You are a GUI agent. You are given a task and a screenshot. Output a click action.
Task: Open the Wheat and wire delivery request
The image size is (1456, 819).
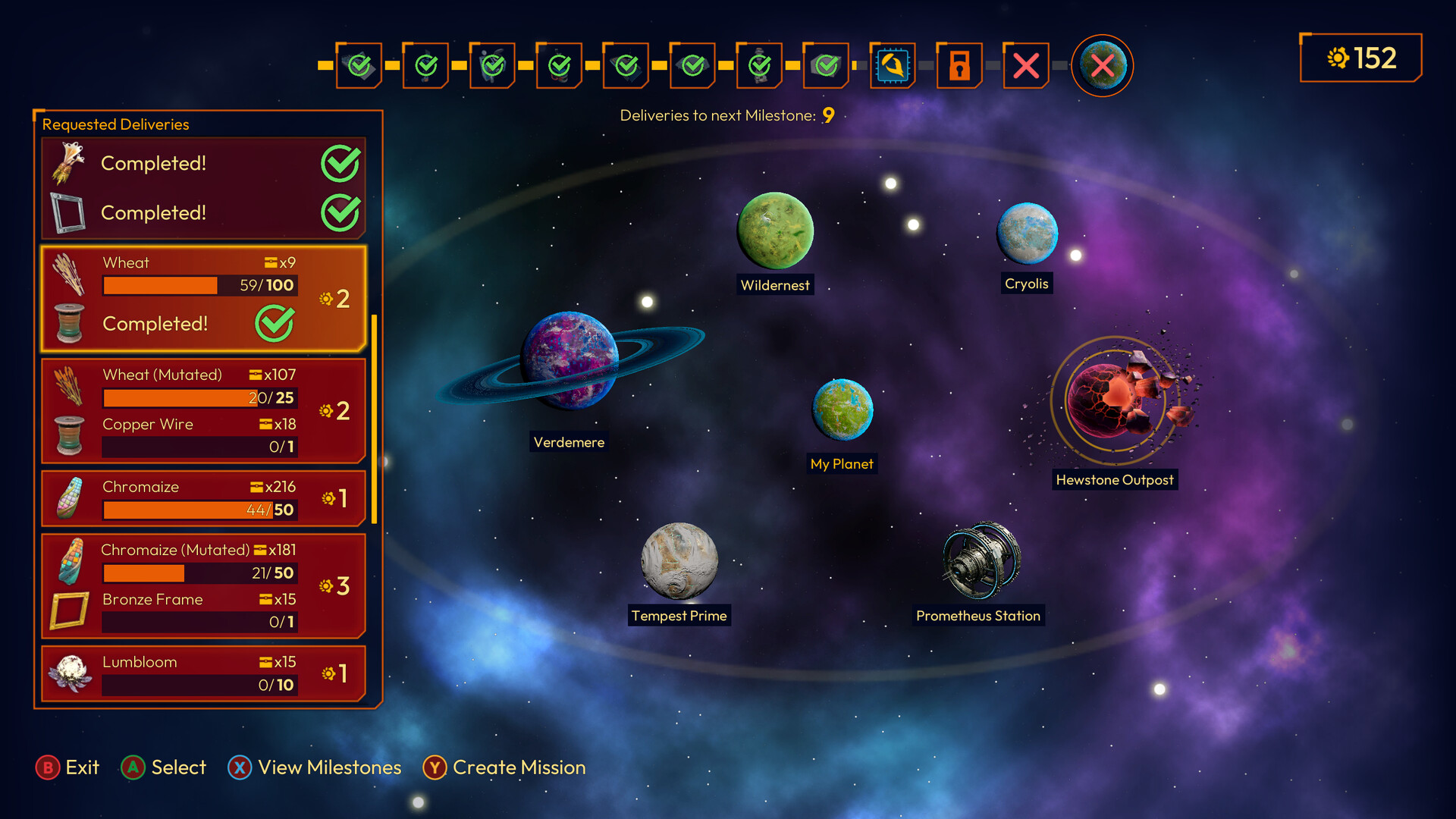(x=203, y=298)
